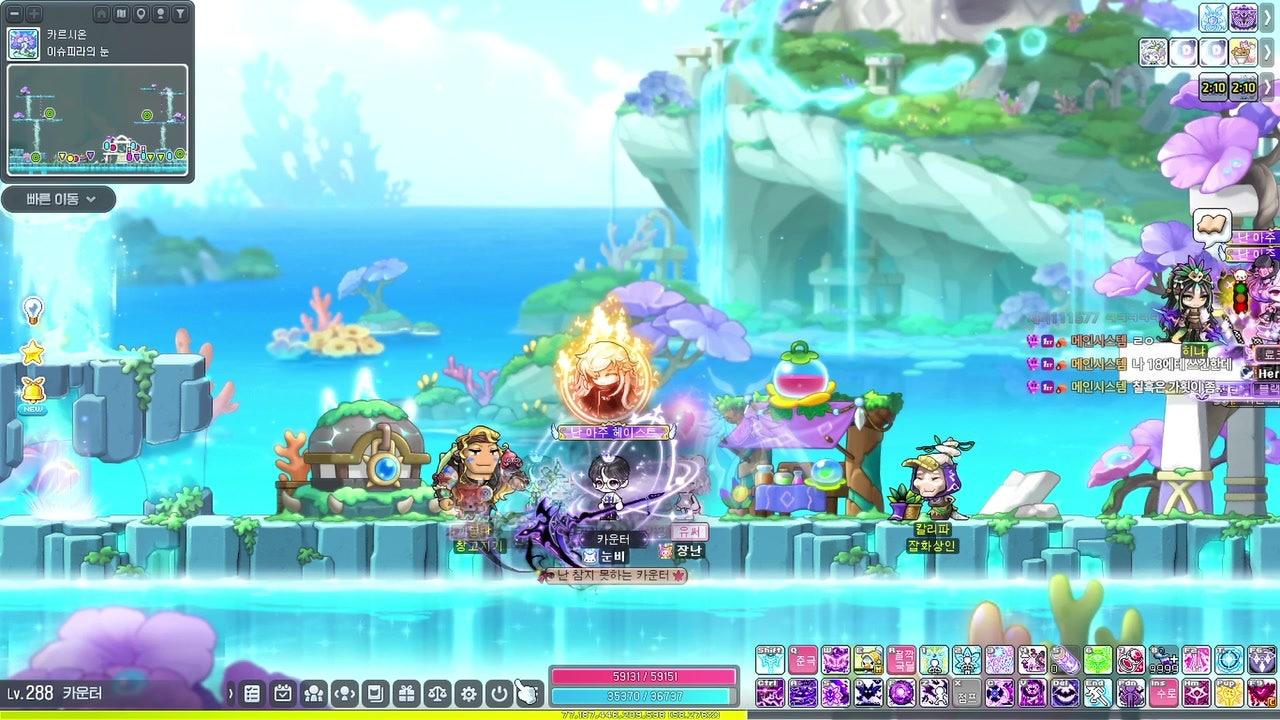Image resolution: width=1280 pixels, height=720 pixels.
Task: Expand the bottom menu bar arrow
Action: coord(231,693)
